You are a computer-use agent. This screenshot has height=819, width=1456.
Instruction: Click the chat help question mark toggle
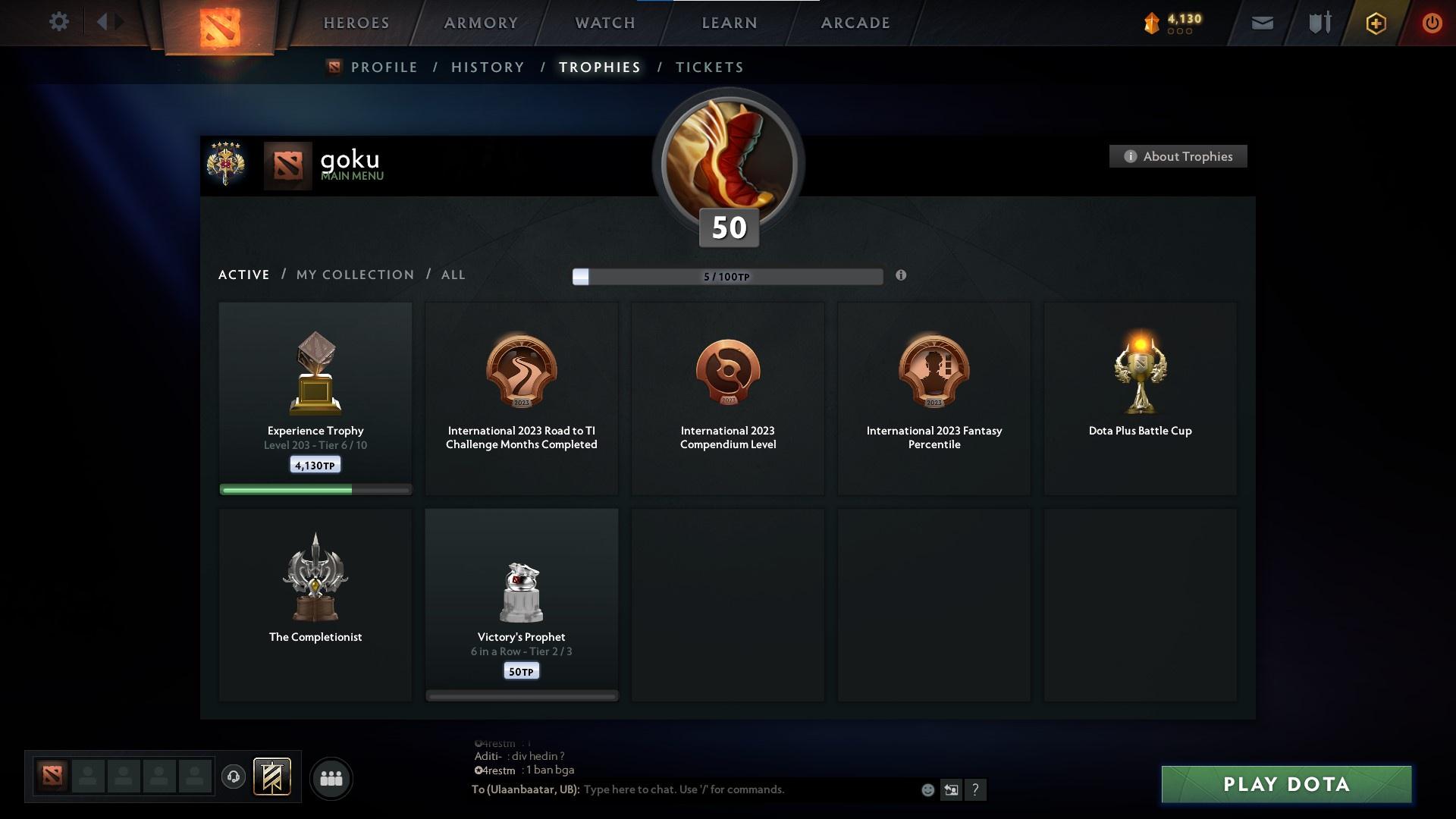point(976,790)
